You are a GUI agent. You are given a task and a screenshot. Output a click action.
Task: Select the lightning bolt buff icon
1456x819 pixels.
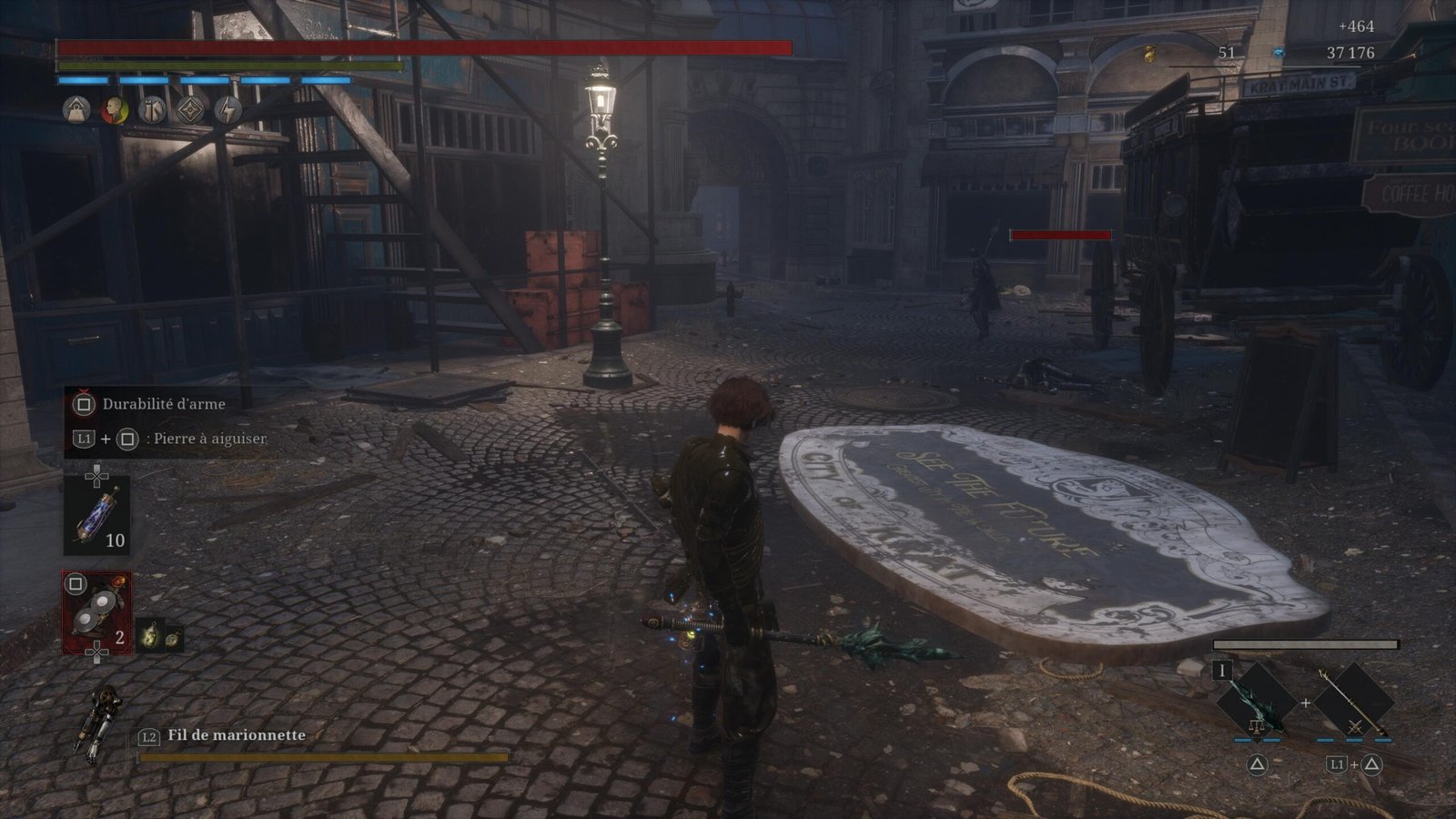click(227, 110)
